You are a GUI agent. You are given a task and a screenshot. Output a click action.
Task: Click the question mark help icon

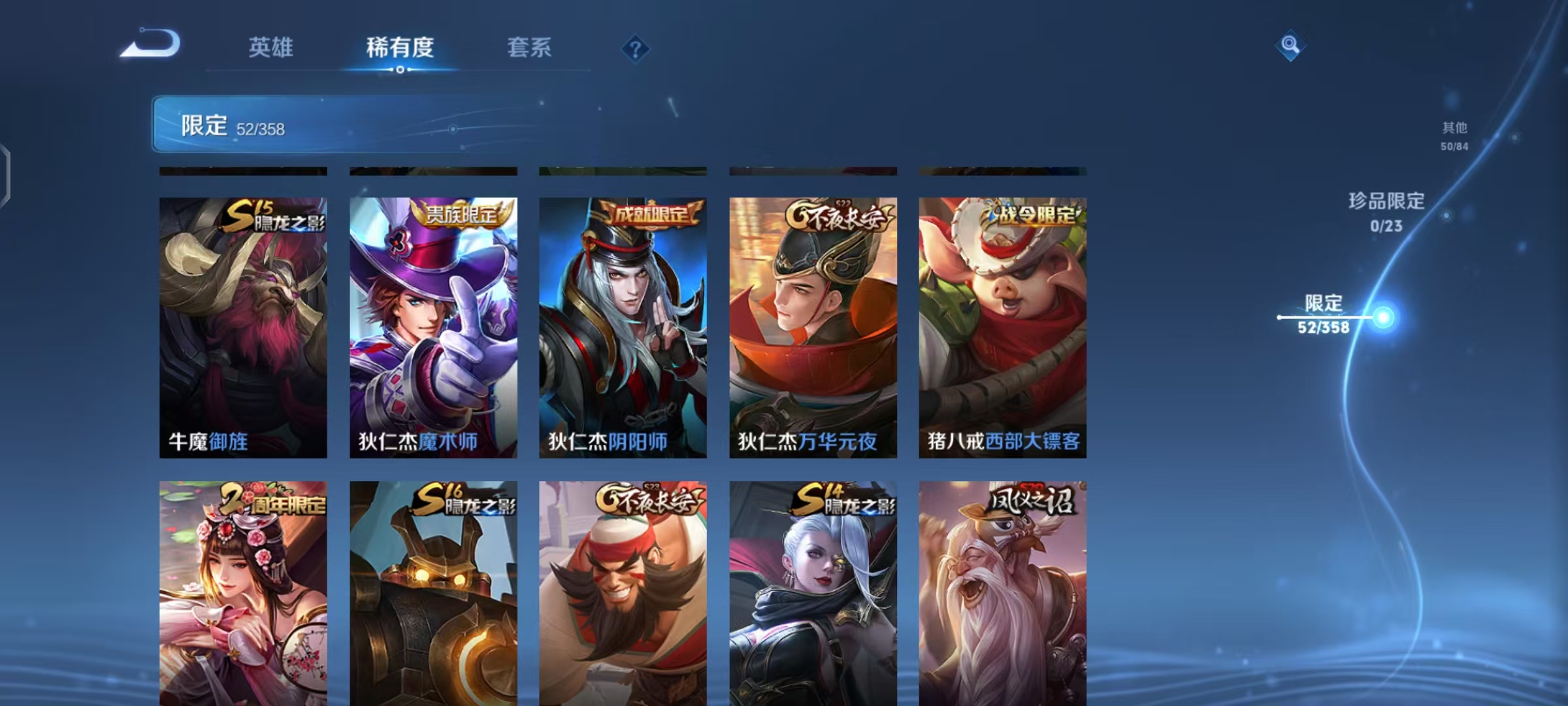point(636,48)
